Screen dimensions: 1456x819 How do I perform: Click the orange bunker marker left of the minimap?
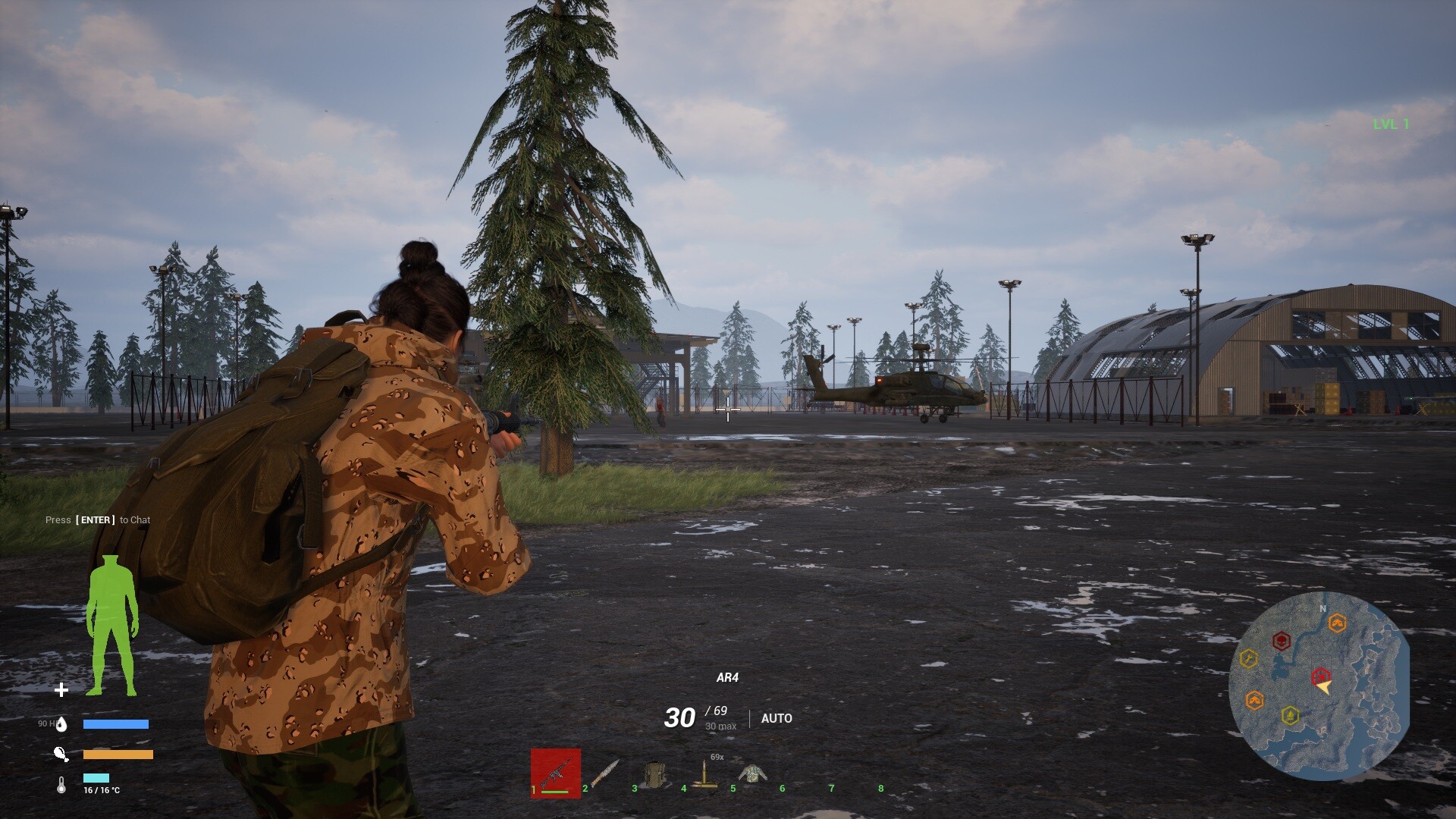(x=1255, y=699)
